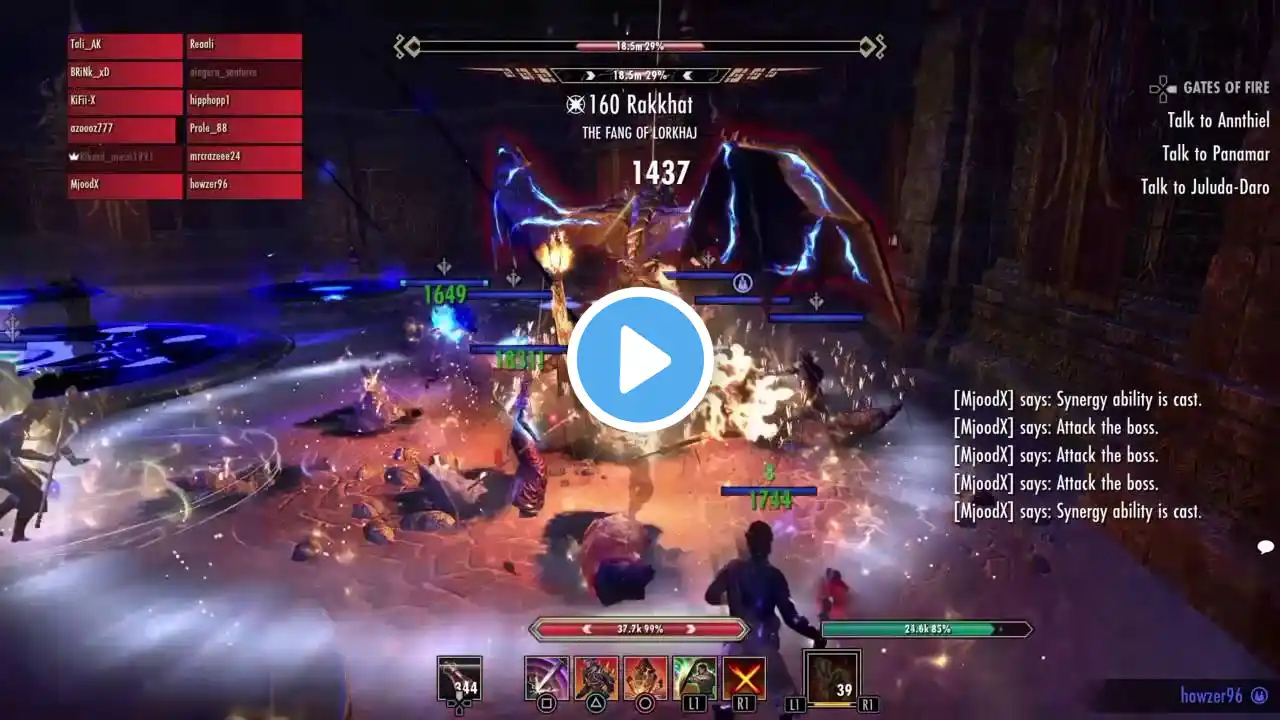Choose BRiNk_xD from the raid list
This screenshot has width=1280, height=720.
tap(125, 74)
